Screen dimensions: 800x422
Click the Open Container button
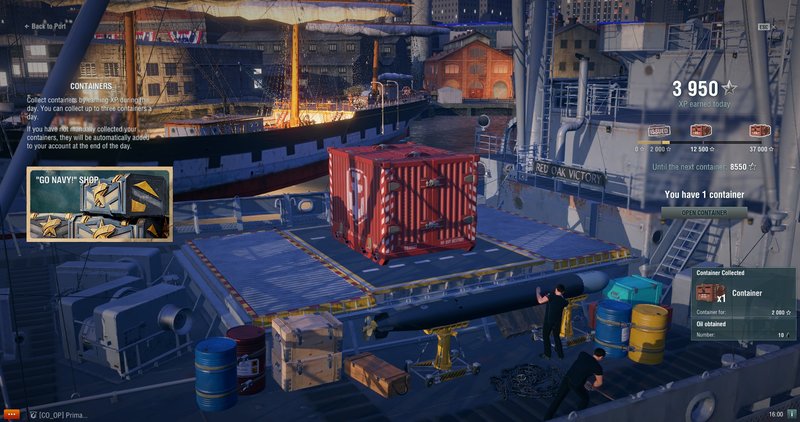[703, 212]
